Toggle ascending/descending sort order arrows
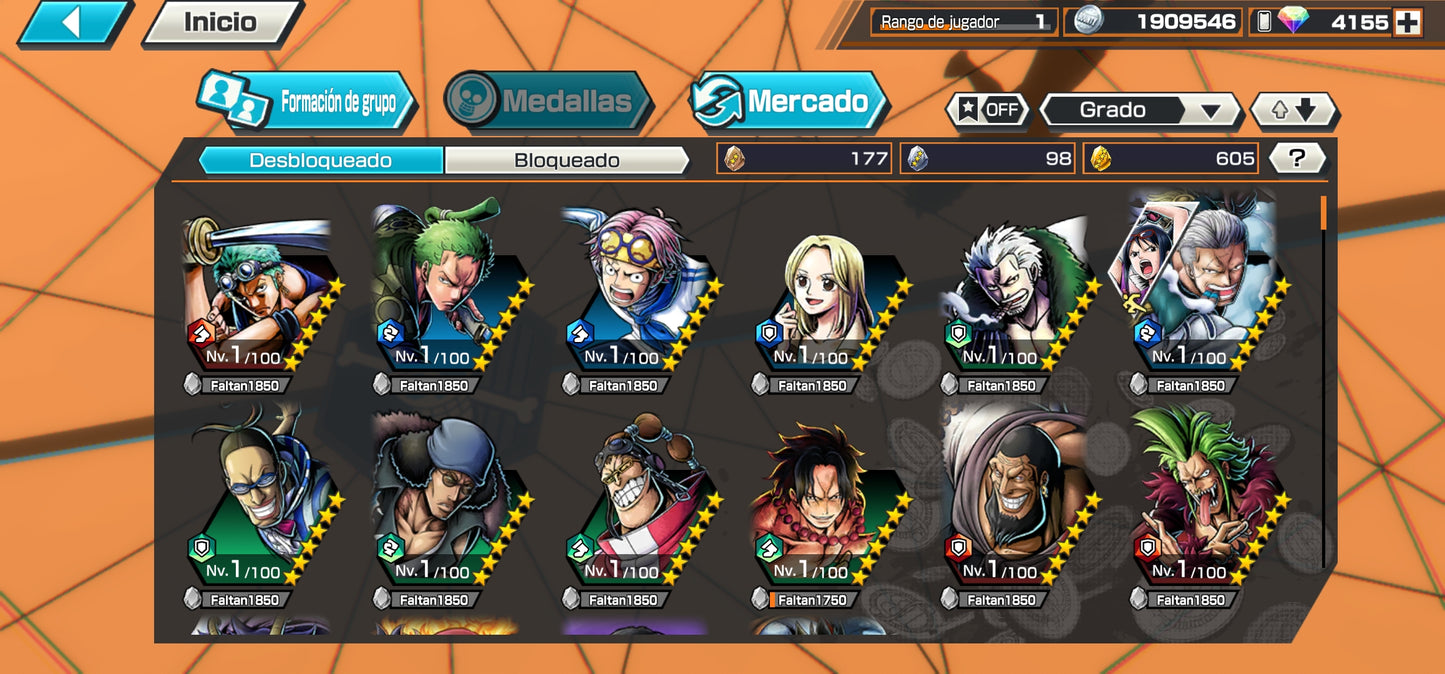This screenshot has height=674, width=1445. pyautogui.click(x=1293, y=110)
